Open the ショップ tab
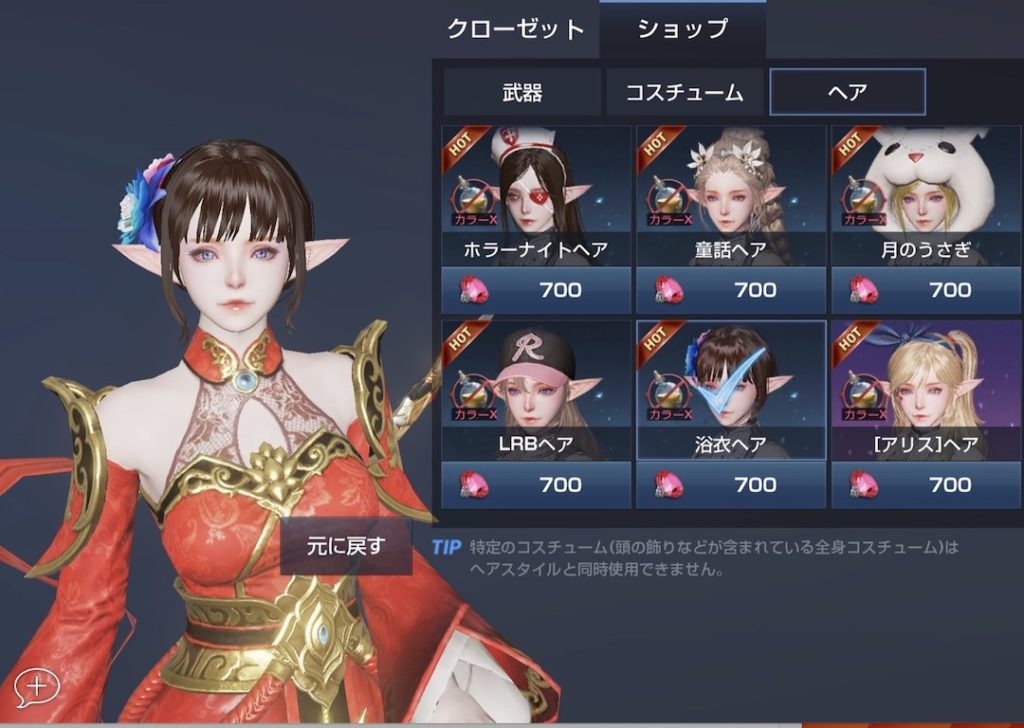Image resolution: width=1024 pixels, height=728 pixels. click(x=683, y=29)
